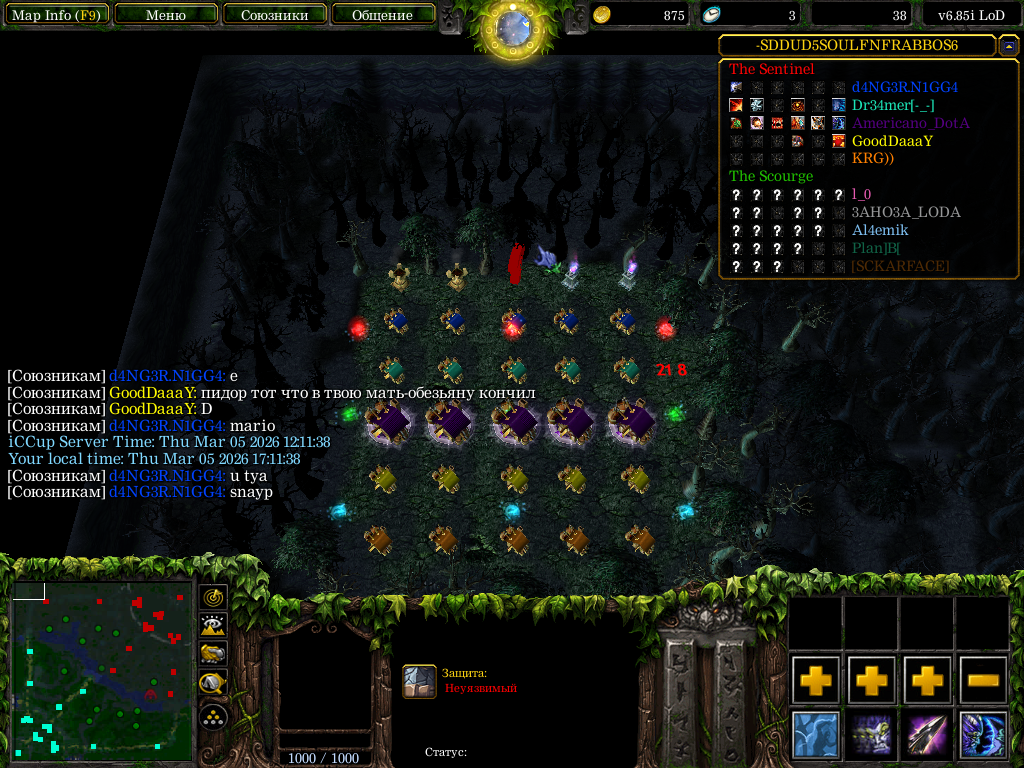Toggle the formation movement button

click(x=214, y=716)
